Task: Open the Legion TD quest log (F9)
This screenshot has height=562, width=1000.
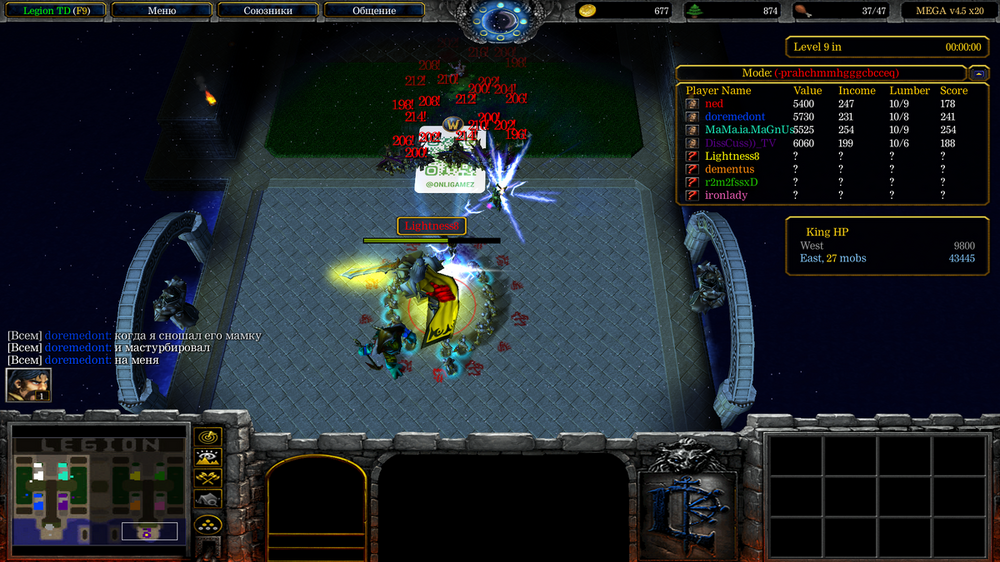Action: 54,11
